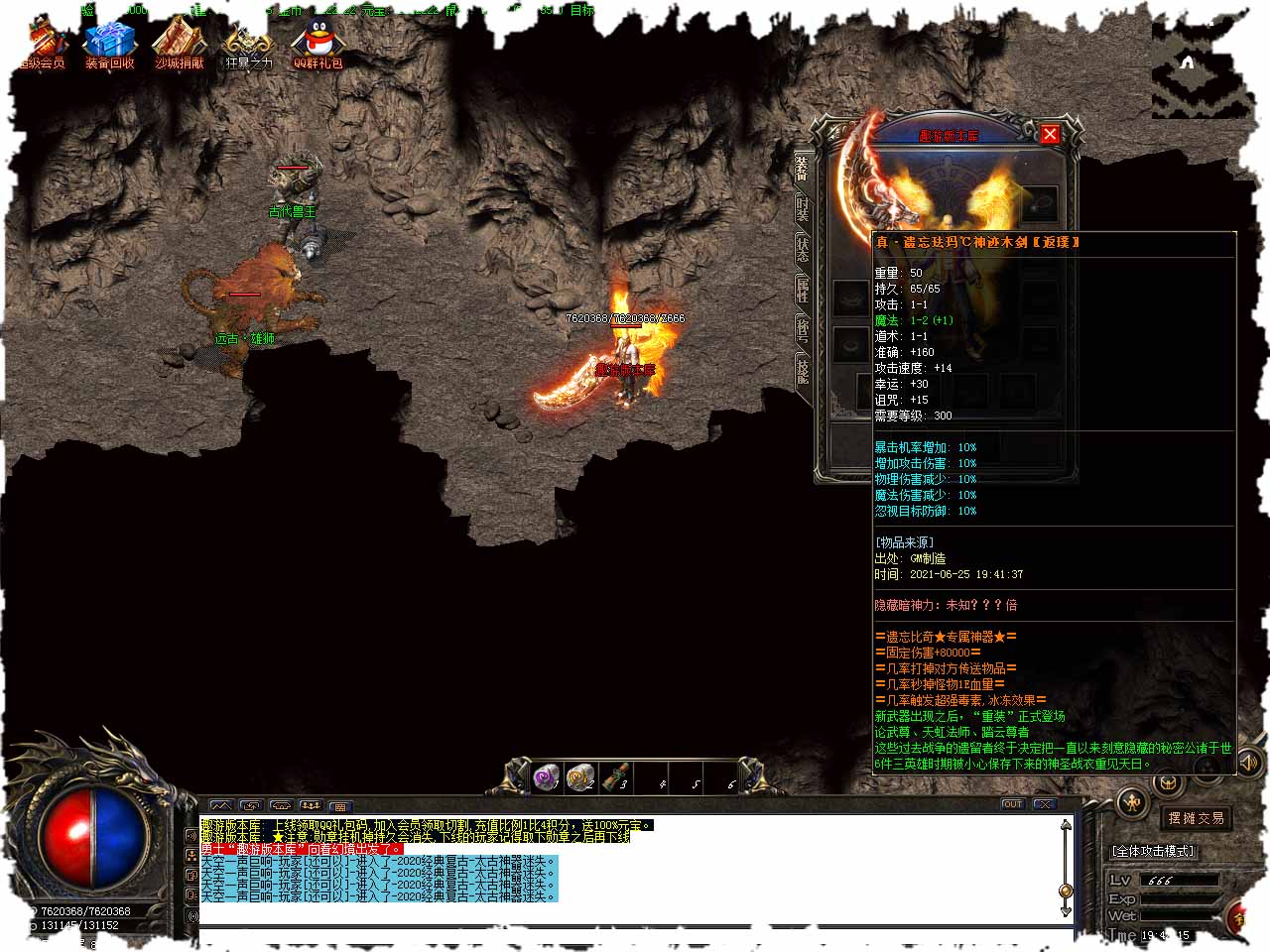The height and width of the screenshot is (952, 1270).
Task: Close the character equipment panel
Action: point(1050,133)
